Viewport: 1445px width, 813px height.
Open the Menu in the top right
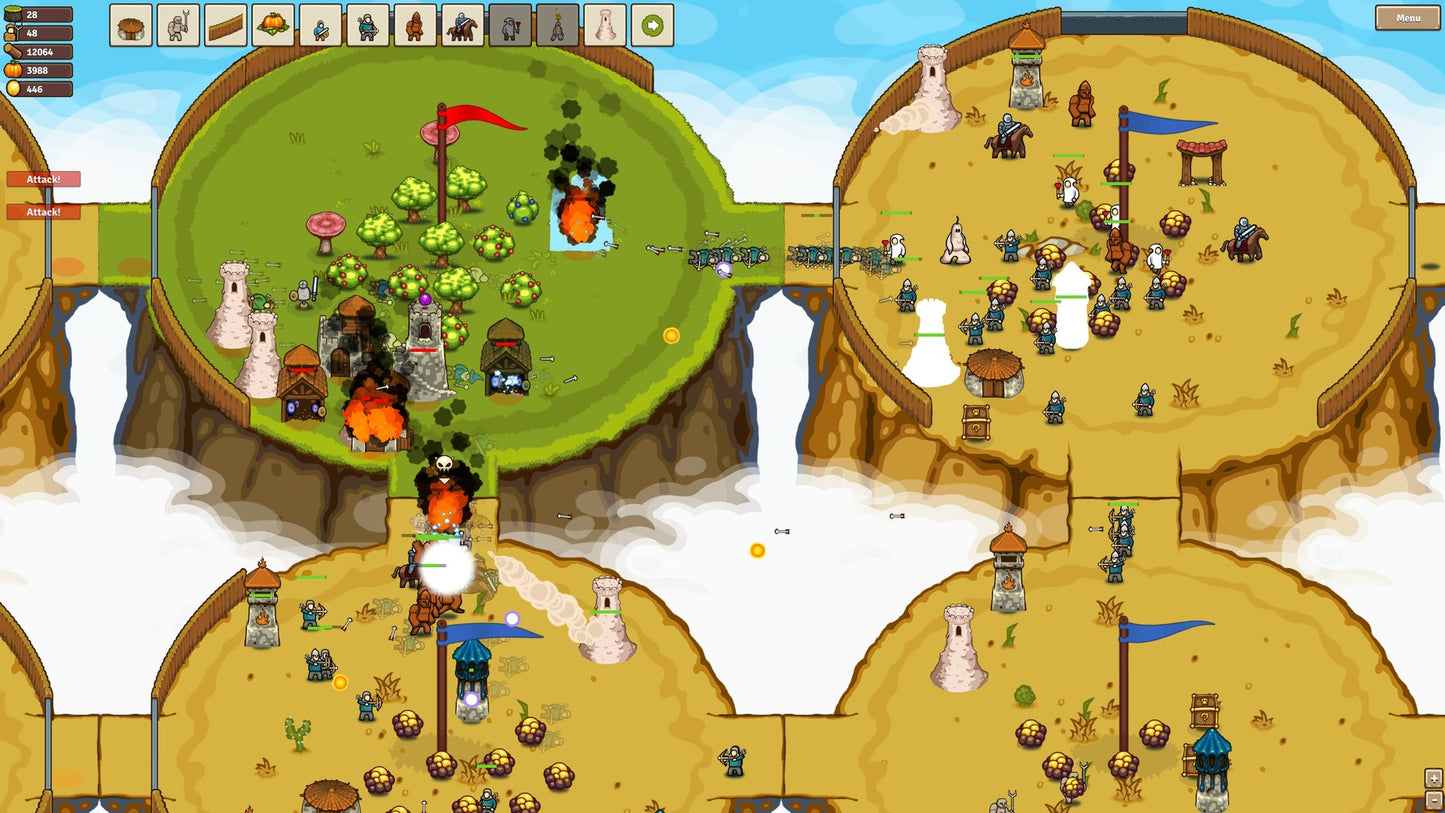(1411, 18)
